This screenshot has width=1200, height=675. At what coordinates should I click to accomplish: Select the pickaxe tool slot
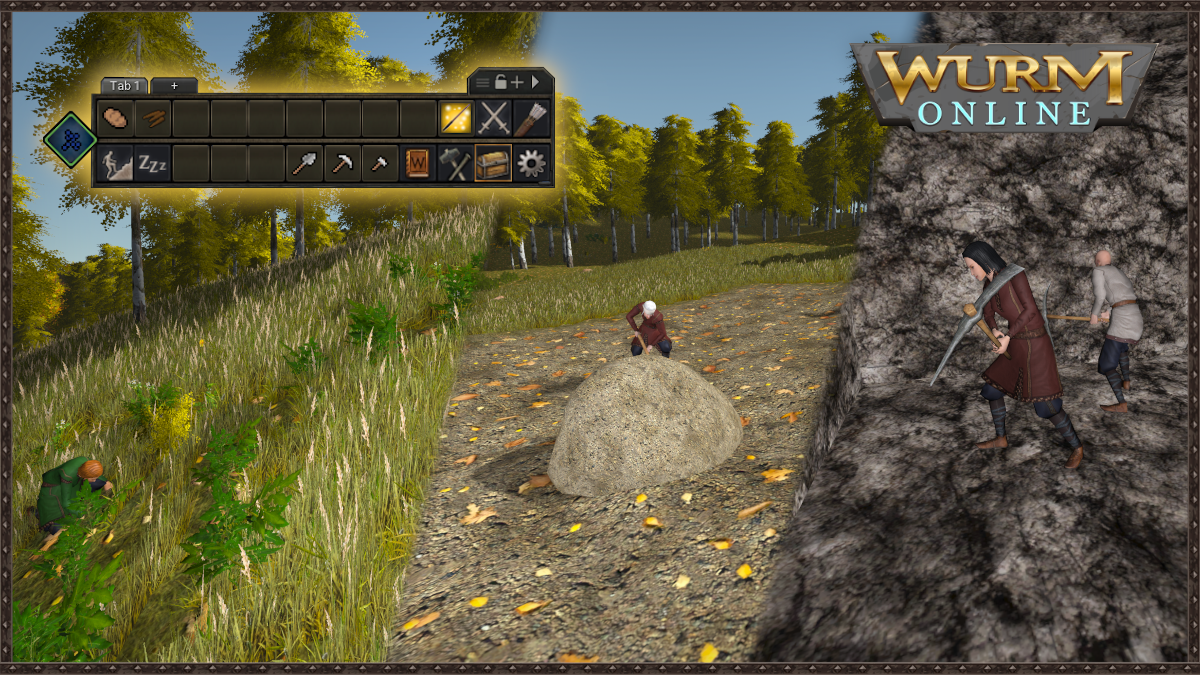[342, 162]
